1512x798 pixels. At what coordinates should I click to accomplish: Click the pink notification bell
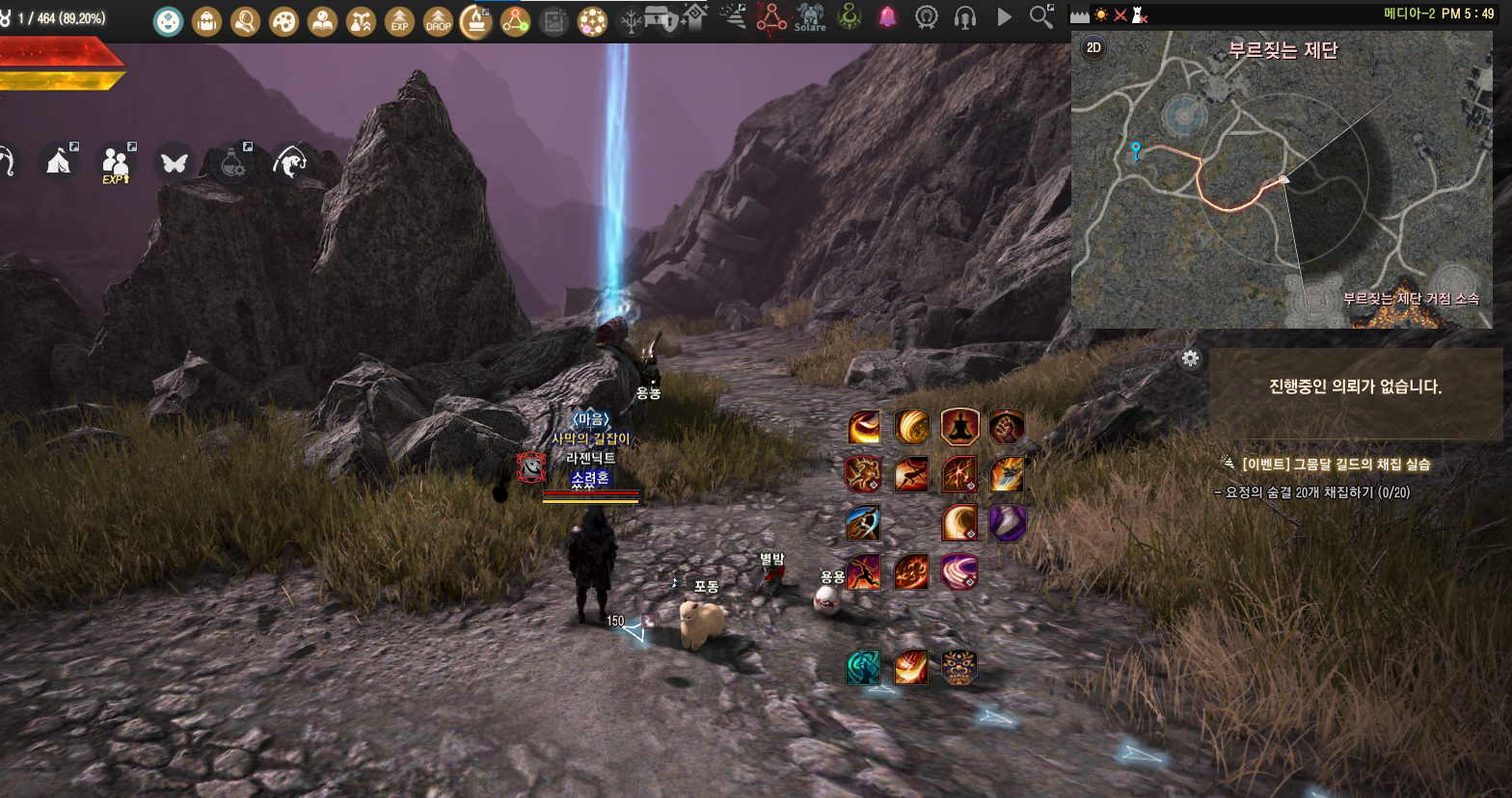[x=887, y=17]
